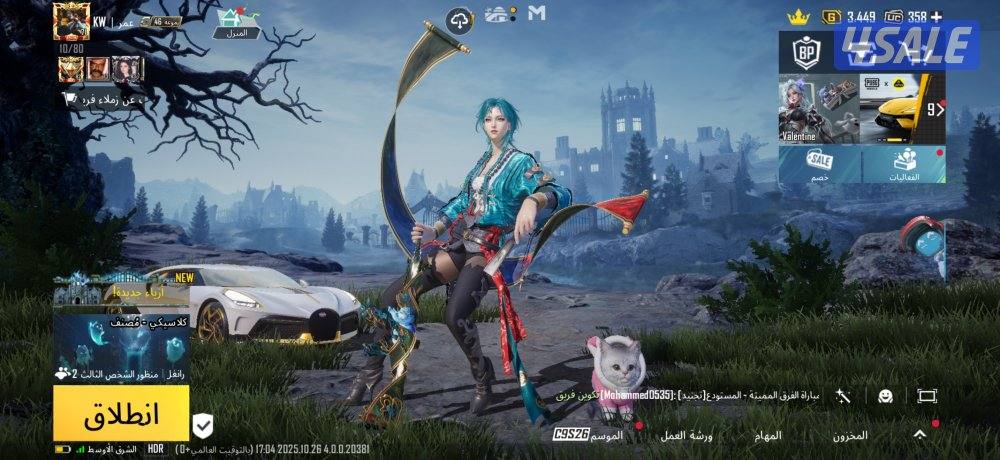Click the cloud download icon

(459, 19)
